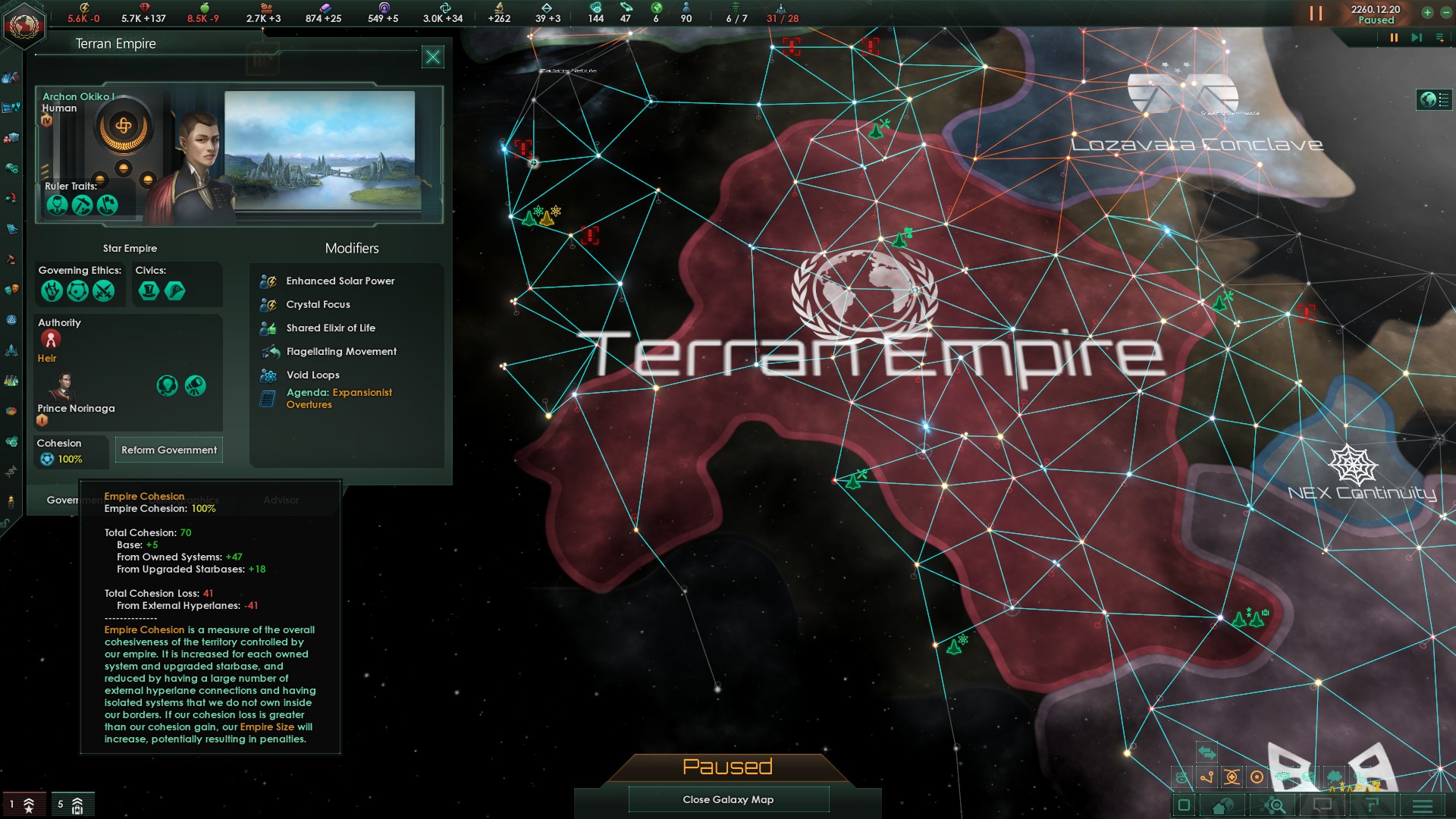Return to home system via the home icon

pyautogui.click(x=1223, y=805)
